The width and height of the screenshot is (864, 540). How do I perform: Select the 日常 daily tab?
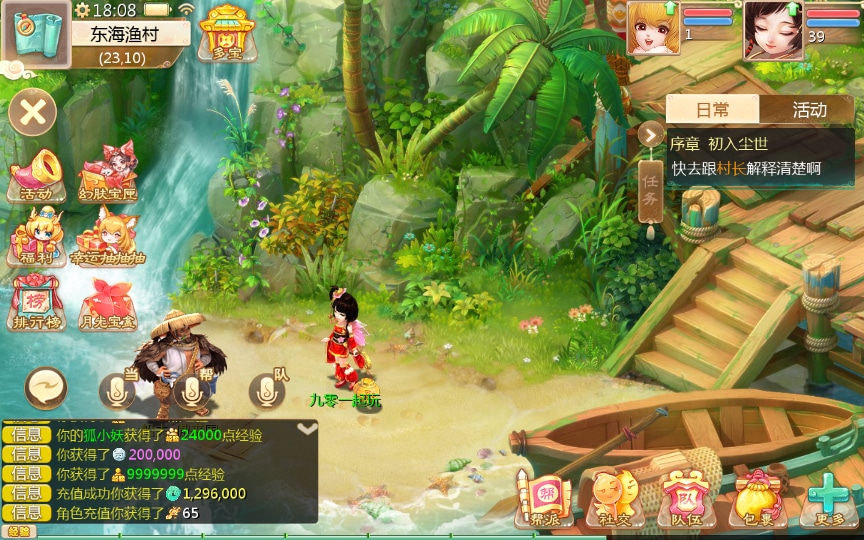click(x=713, y=110)
